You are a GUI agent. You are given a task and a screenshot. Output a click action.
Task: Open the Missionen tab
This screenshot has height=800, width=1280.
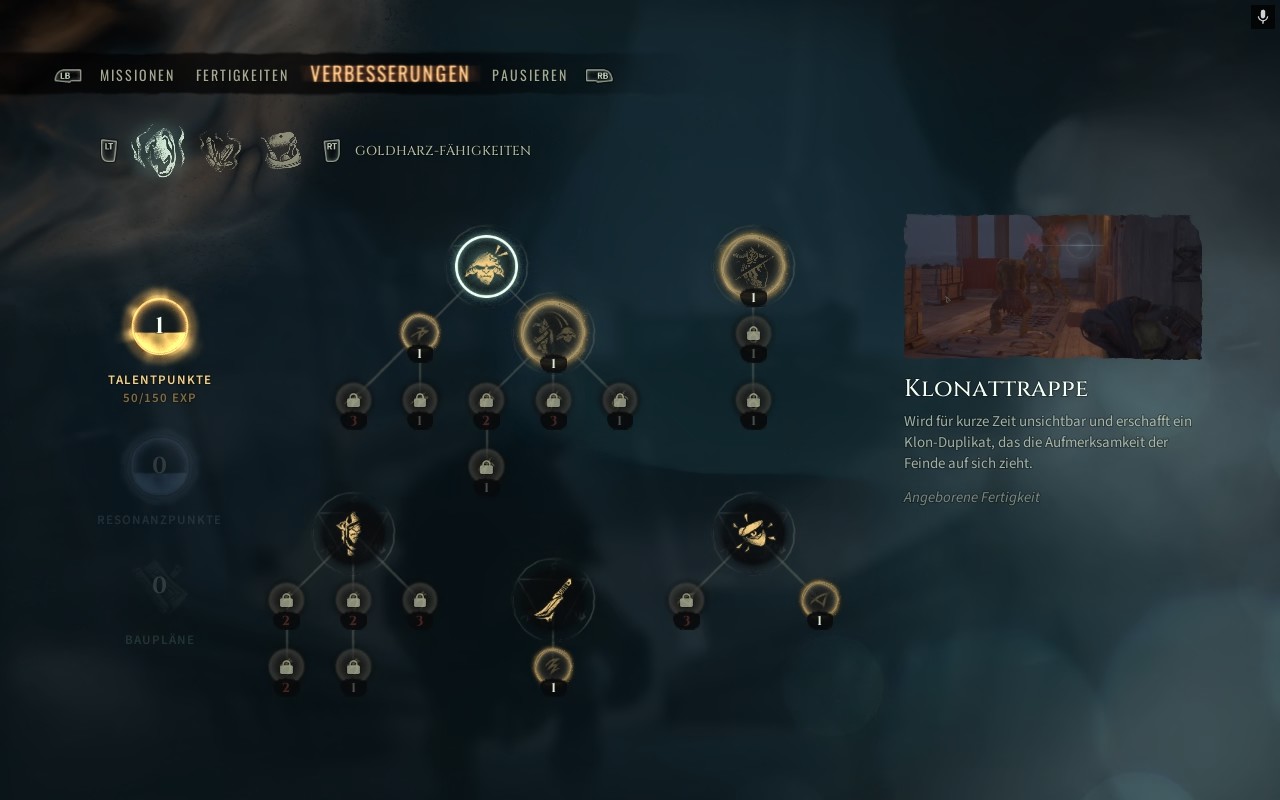point(137,76)
